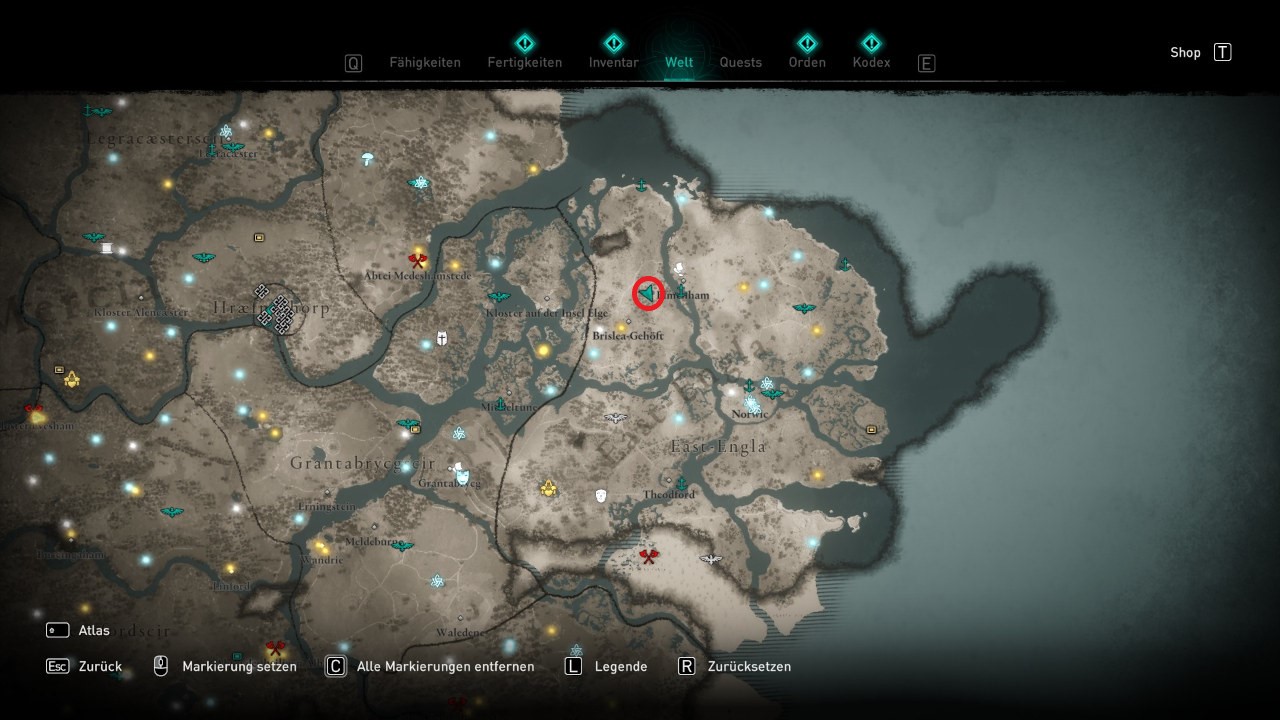Choose the Markierung setzen option

tap(239, 666)
